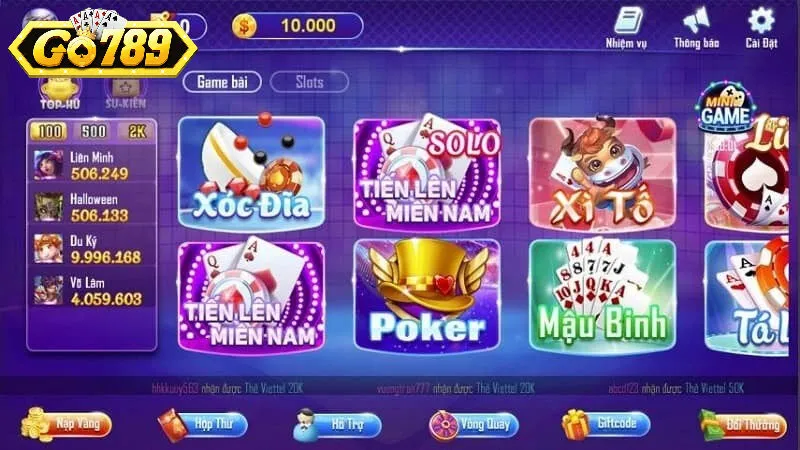Viewport: 800px width, 450px height.
Task: Open Nhiệm vụ missions
Action: pos(627,28)
